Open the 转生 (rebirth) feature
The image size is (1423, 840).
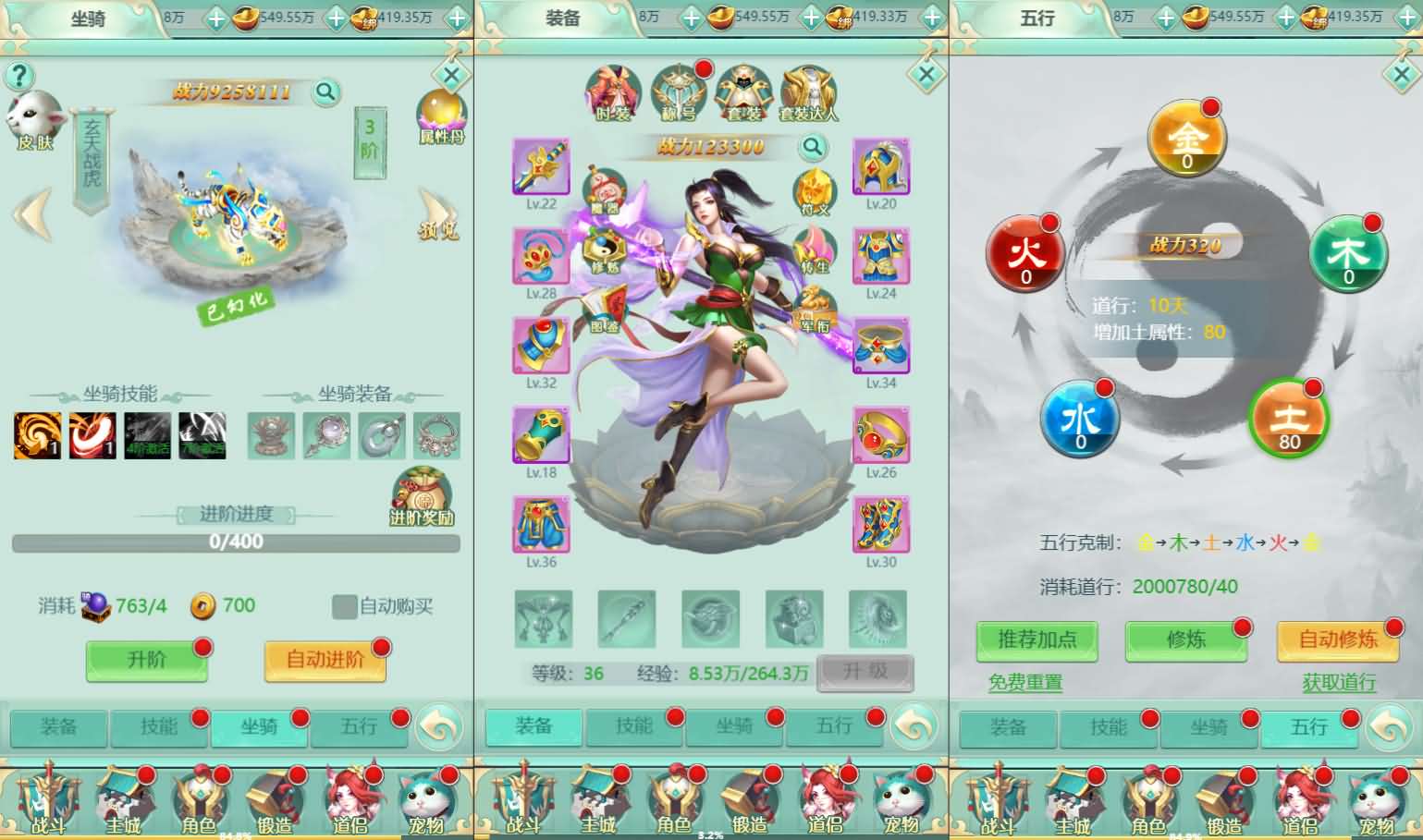coord(816,250)
